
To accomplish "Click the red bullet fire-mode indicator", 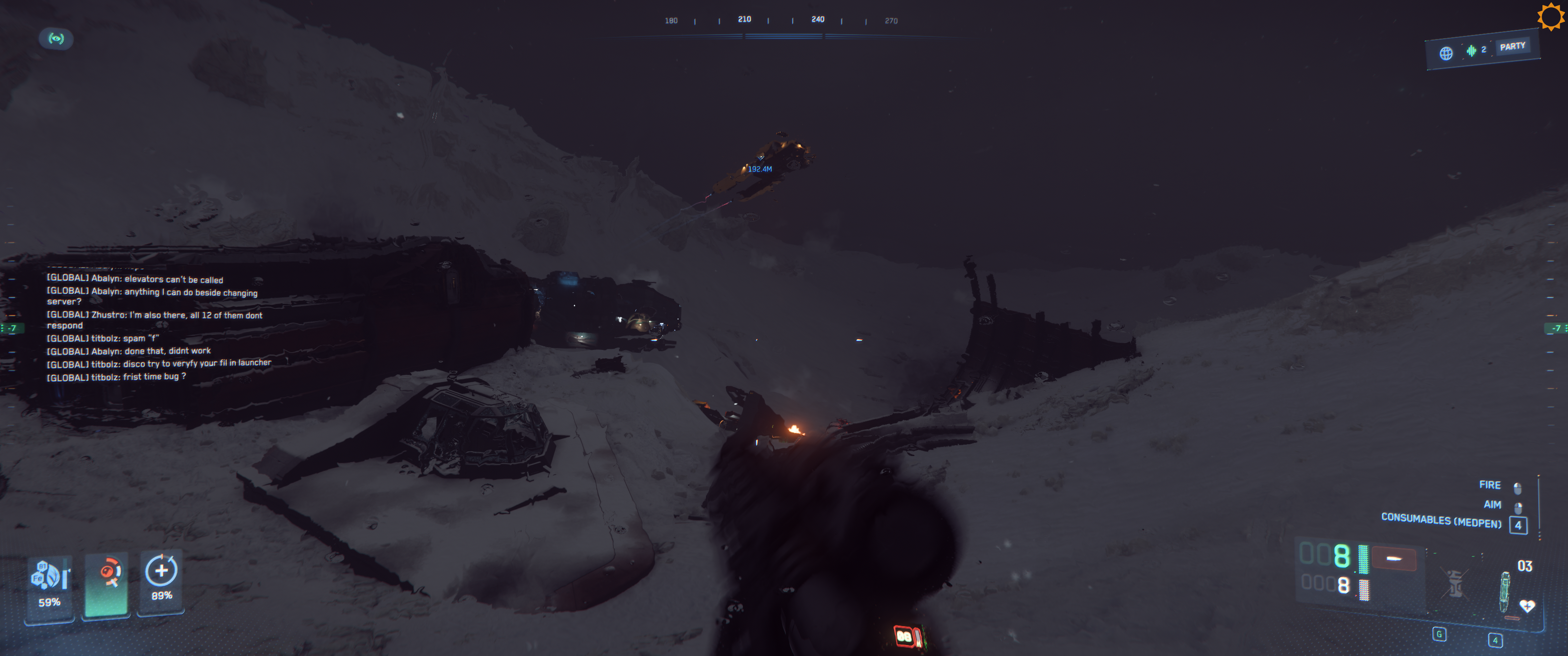I will [1393, 559].
